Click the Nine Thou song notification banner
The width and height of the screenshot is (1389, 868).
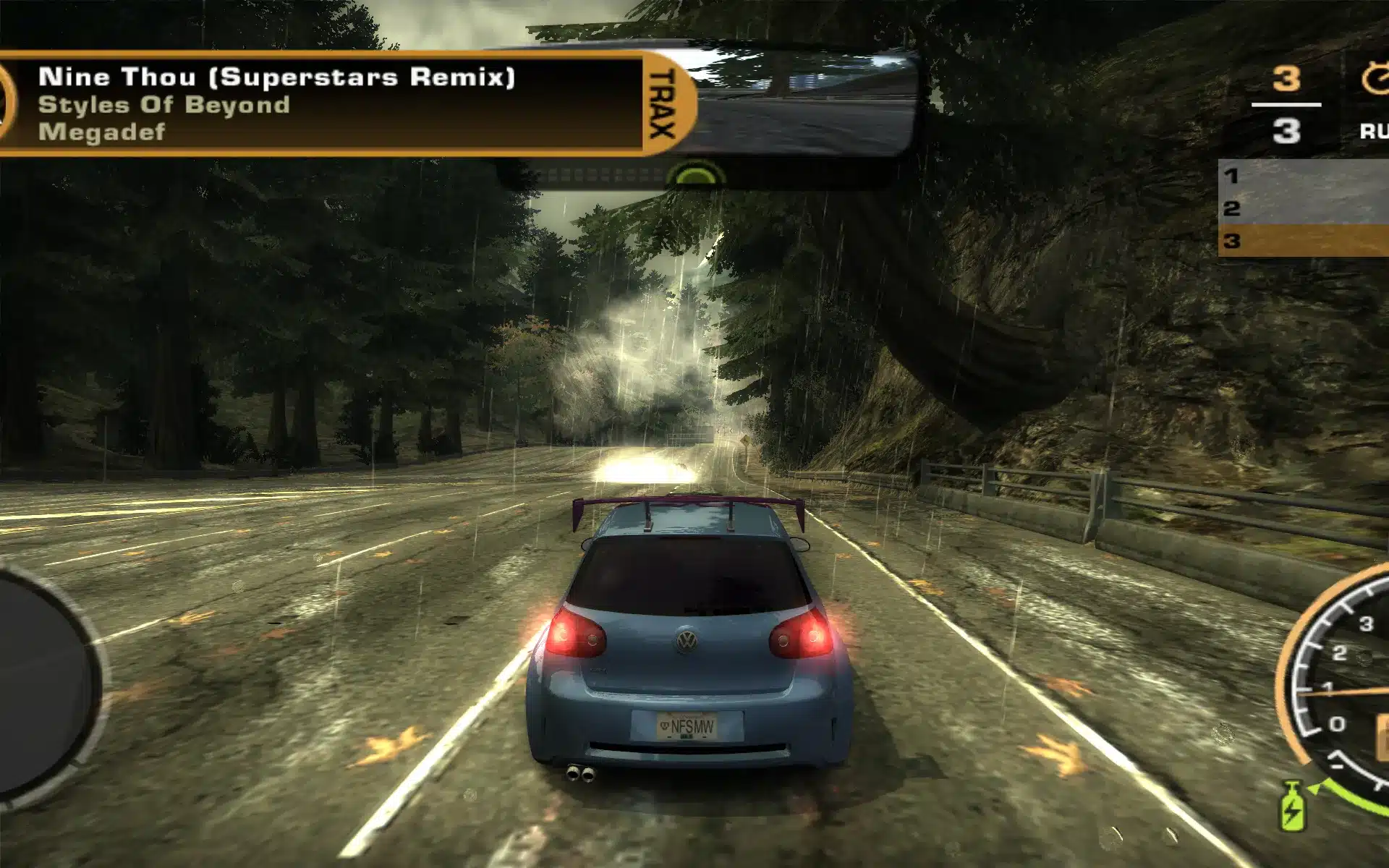[318, 103]
